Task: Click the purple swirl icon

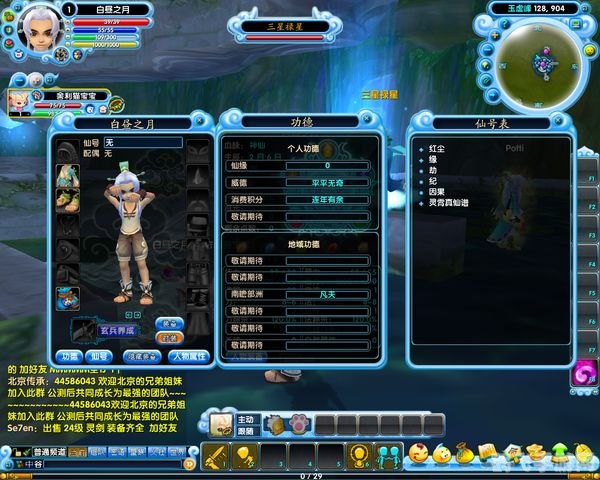Action: tap(582, 377)
